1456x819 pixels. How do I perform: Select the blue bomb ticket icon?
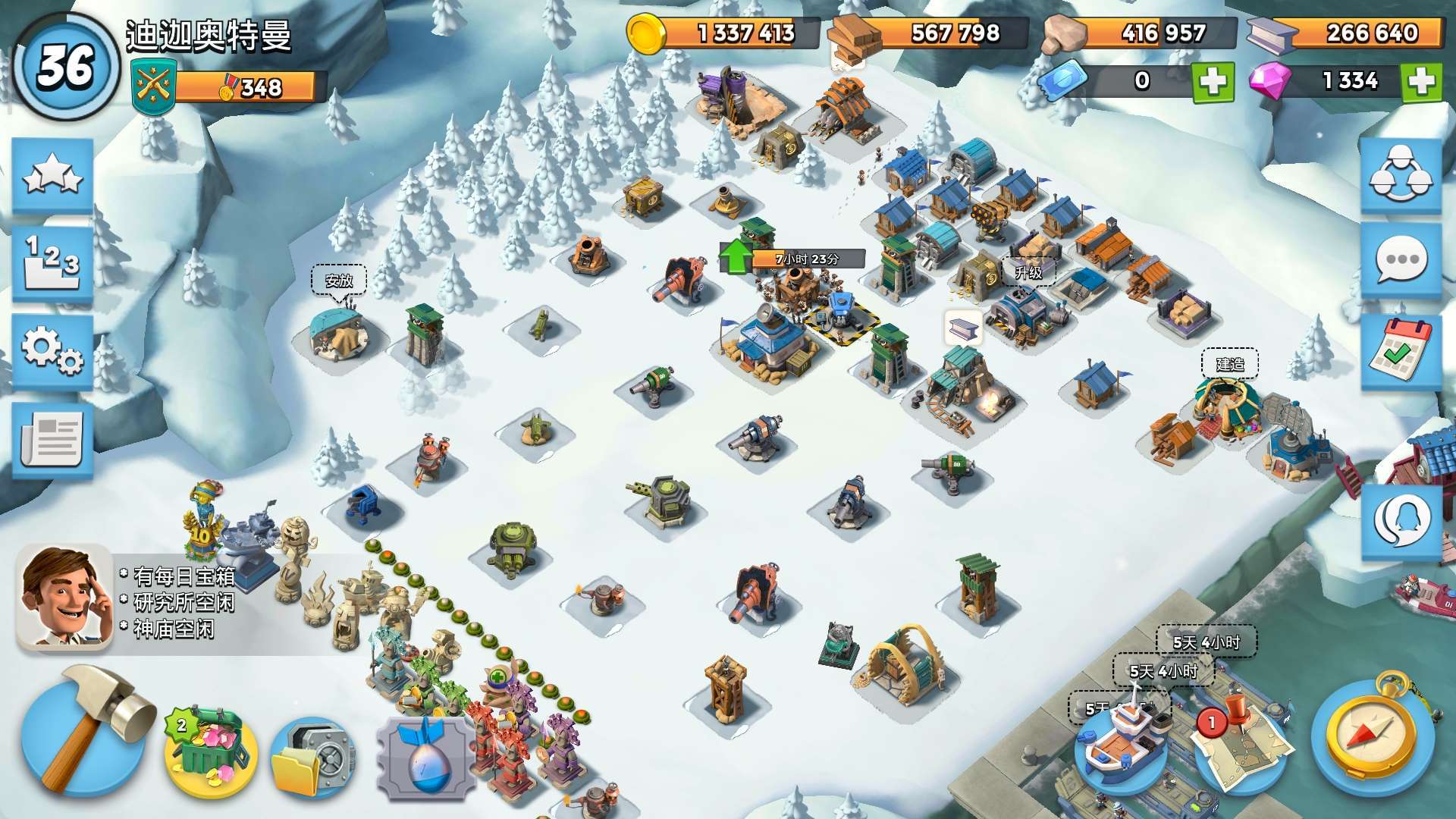pos(426,758)
